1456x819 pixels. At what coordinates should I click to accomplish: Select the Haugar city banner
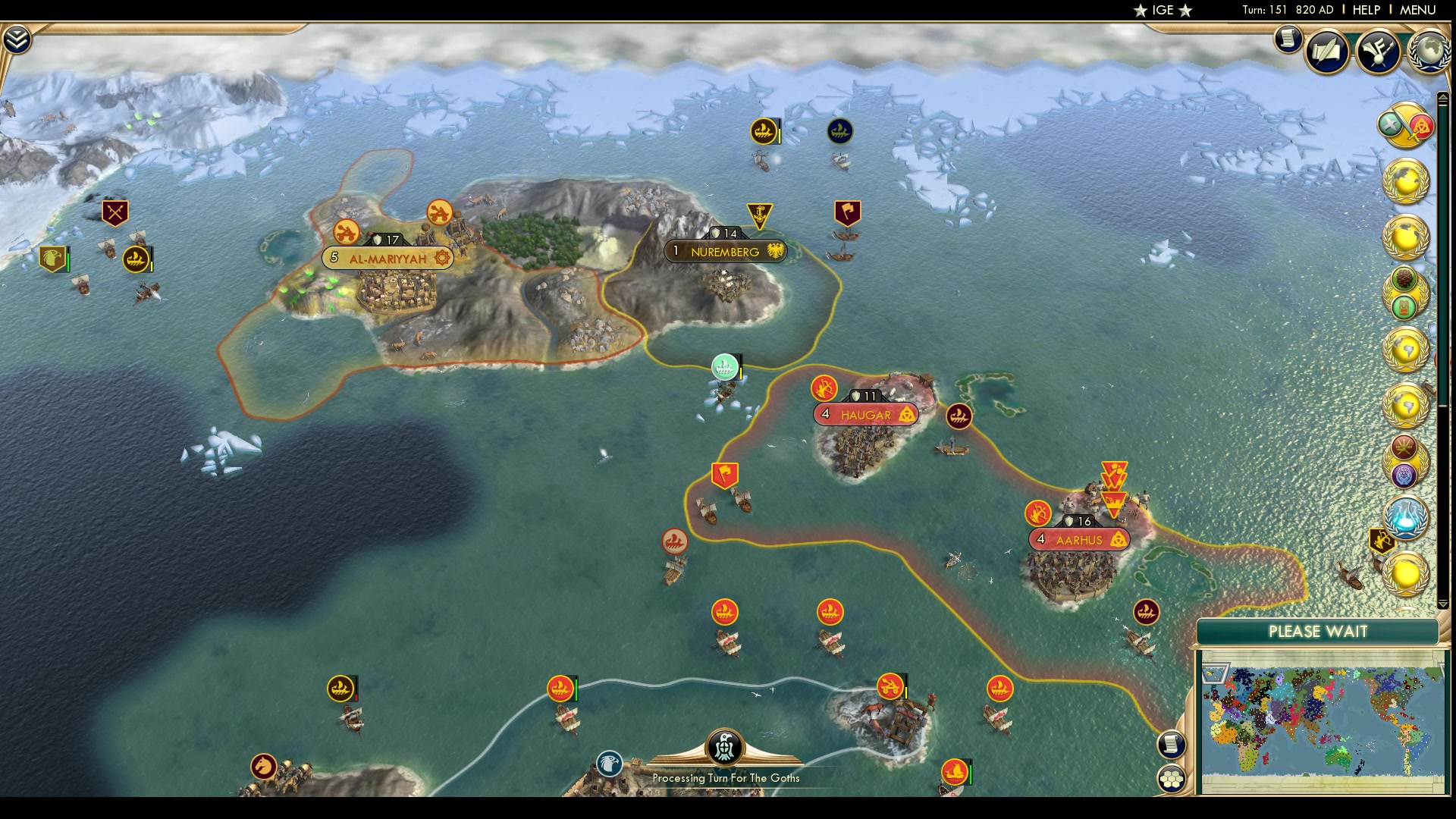[864, 414]
